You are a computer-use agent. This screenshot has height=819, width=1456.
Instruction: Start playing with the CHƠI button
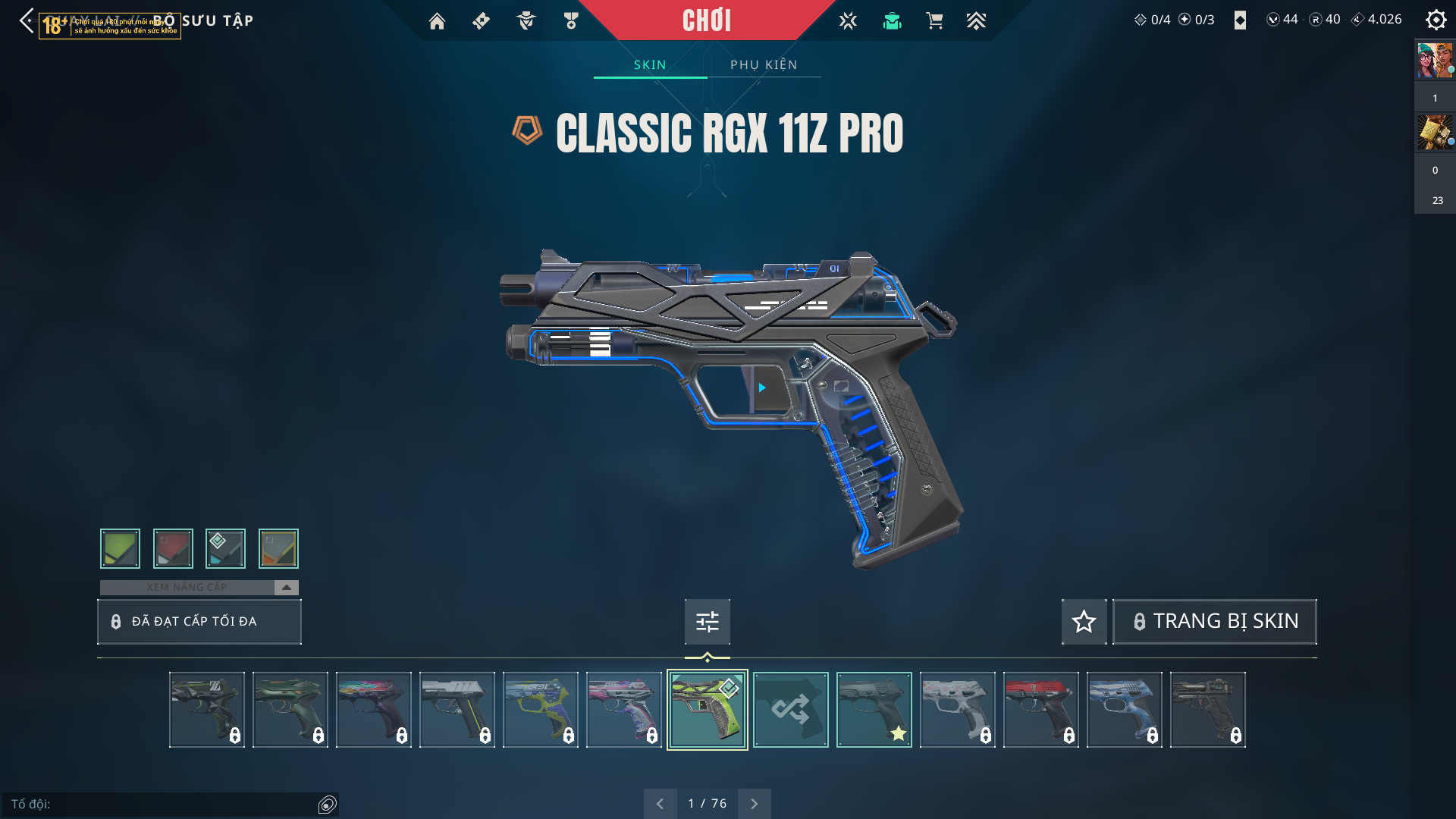pyautogui.click(x=706, y=20)
